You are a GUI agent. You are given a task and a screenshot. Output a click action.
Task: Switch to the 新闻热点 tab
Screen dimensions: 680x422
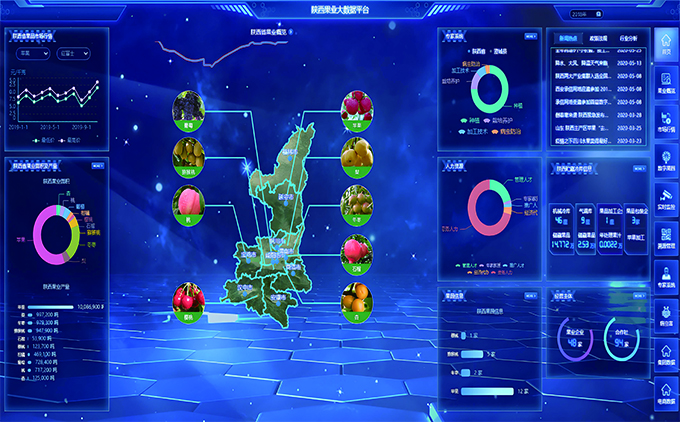pos(568,37)
